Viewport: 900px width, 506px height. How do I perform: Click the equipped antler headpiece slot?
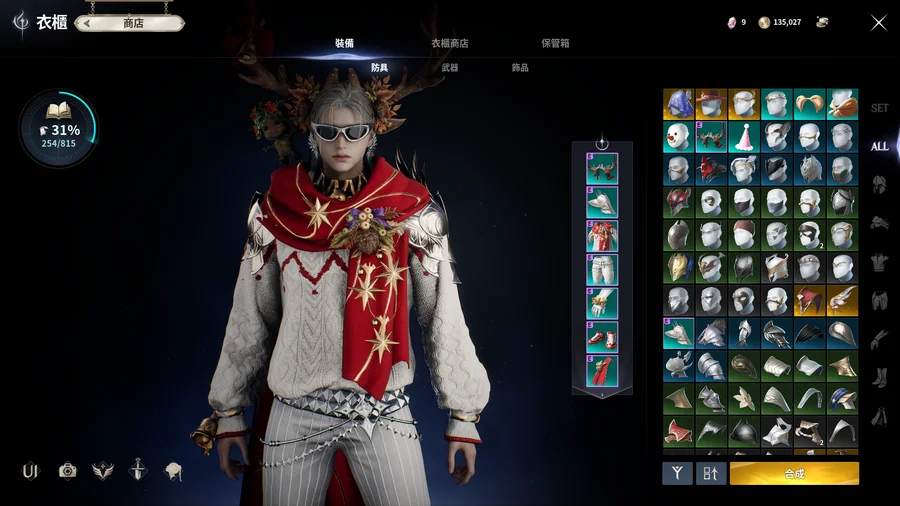click(x=602, y=168)
